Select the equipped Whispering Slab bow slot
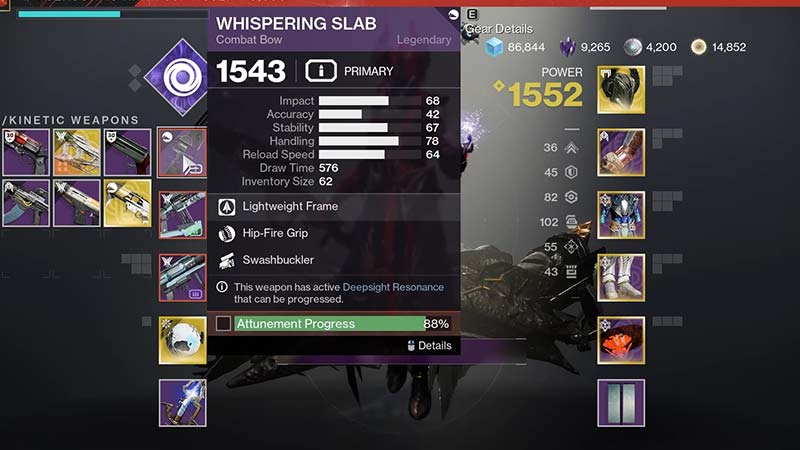 coord(182,152)
